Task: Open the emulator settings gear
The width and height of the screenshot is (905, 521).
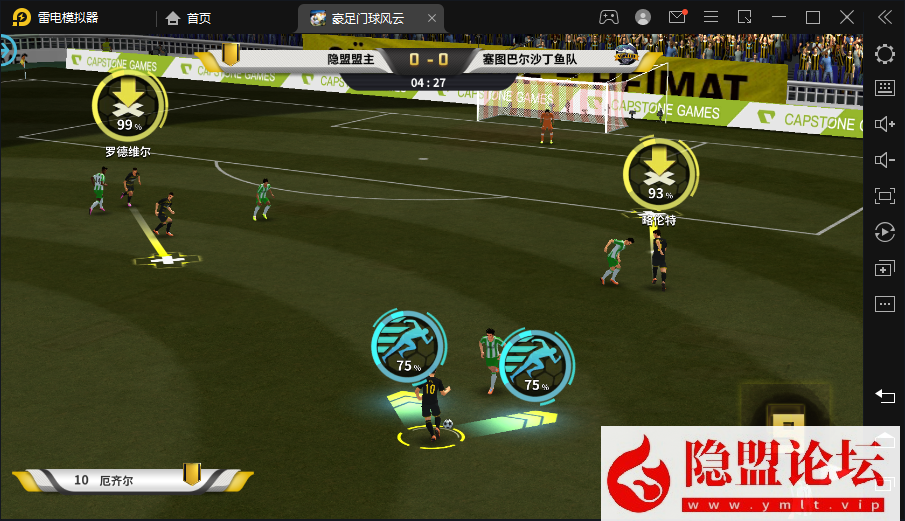Action: pos(884,54)
